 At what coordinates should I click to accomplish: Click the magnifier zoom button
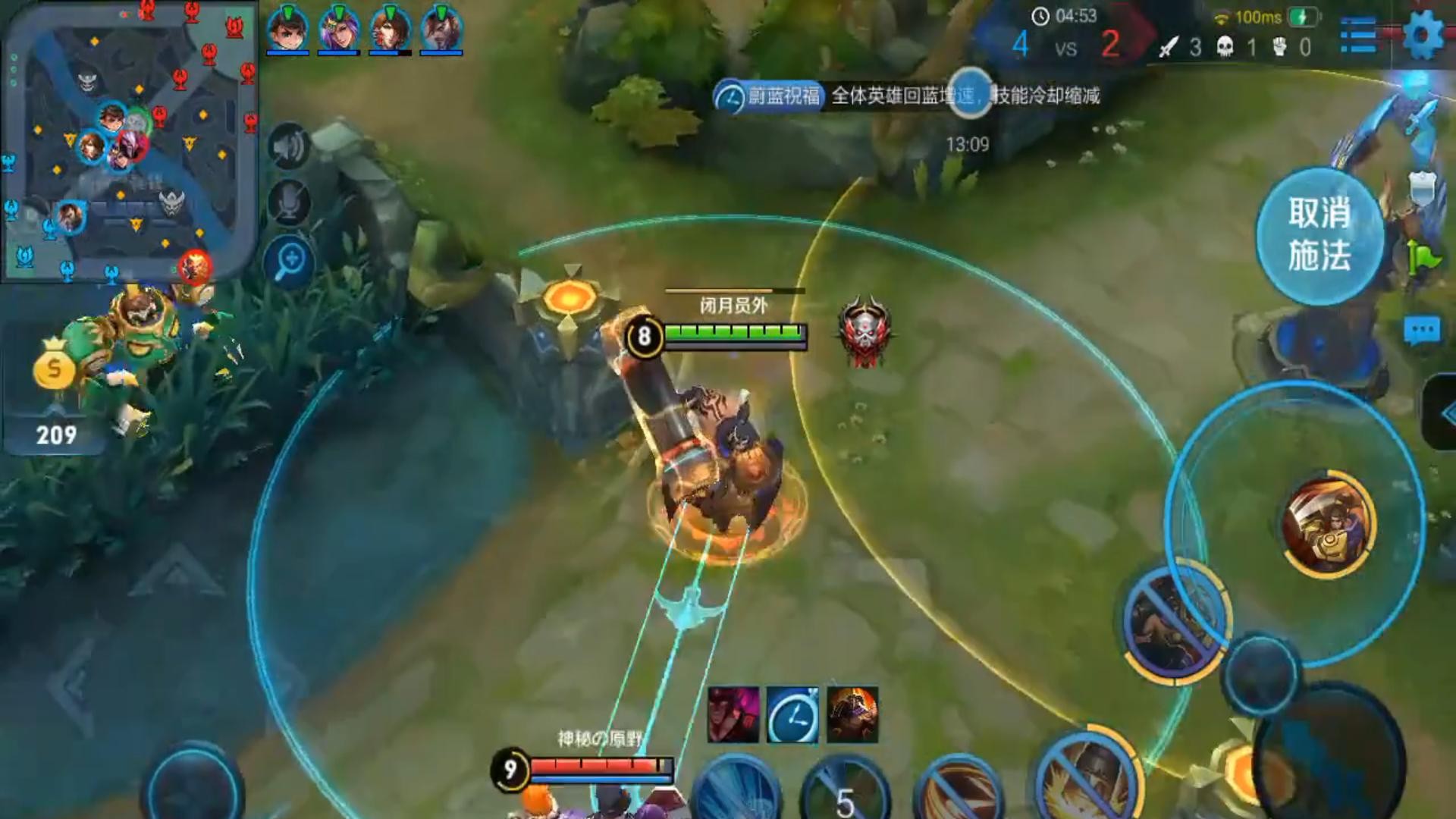click(x=289, y=262)
